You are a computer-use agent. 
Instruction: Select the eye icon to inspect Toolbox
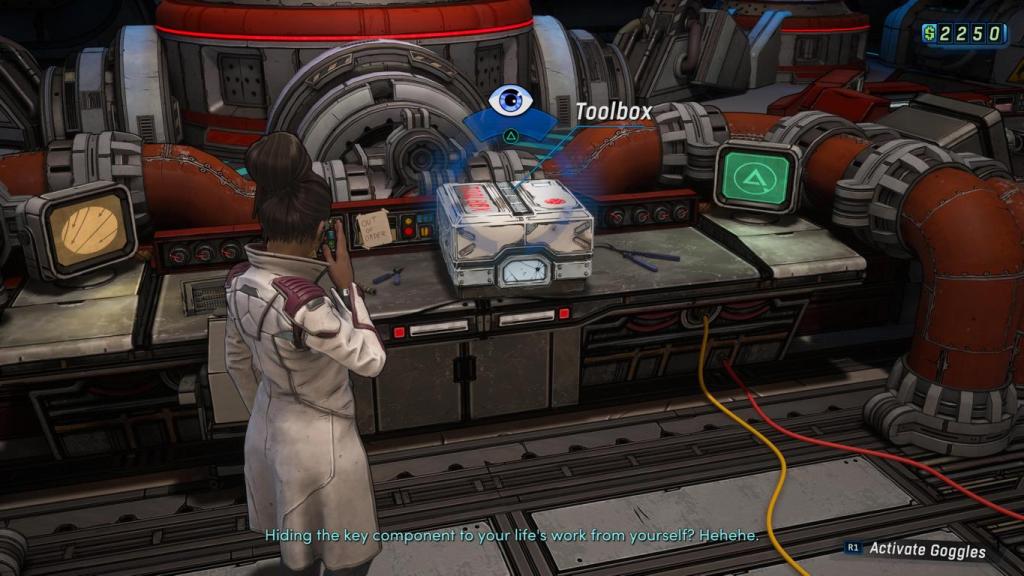511,100
